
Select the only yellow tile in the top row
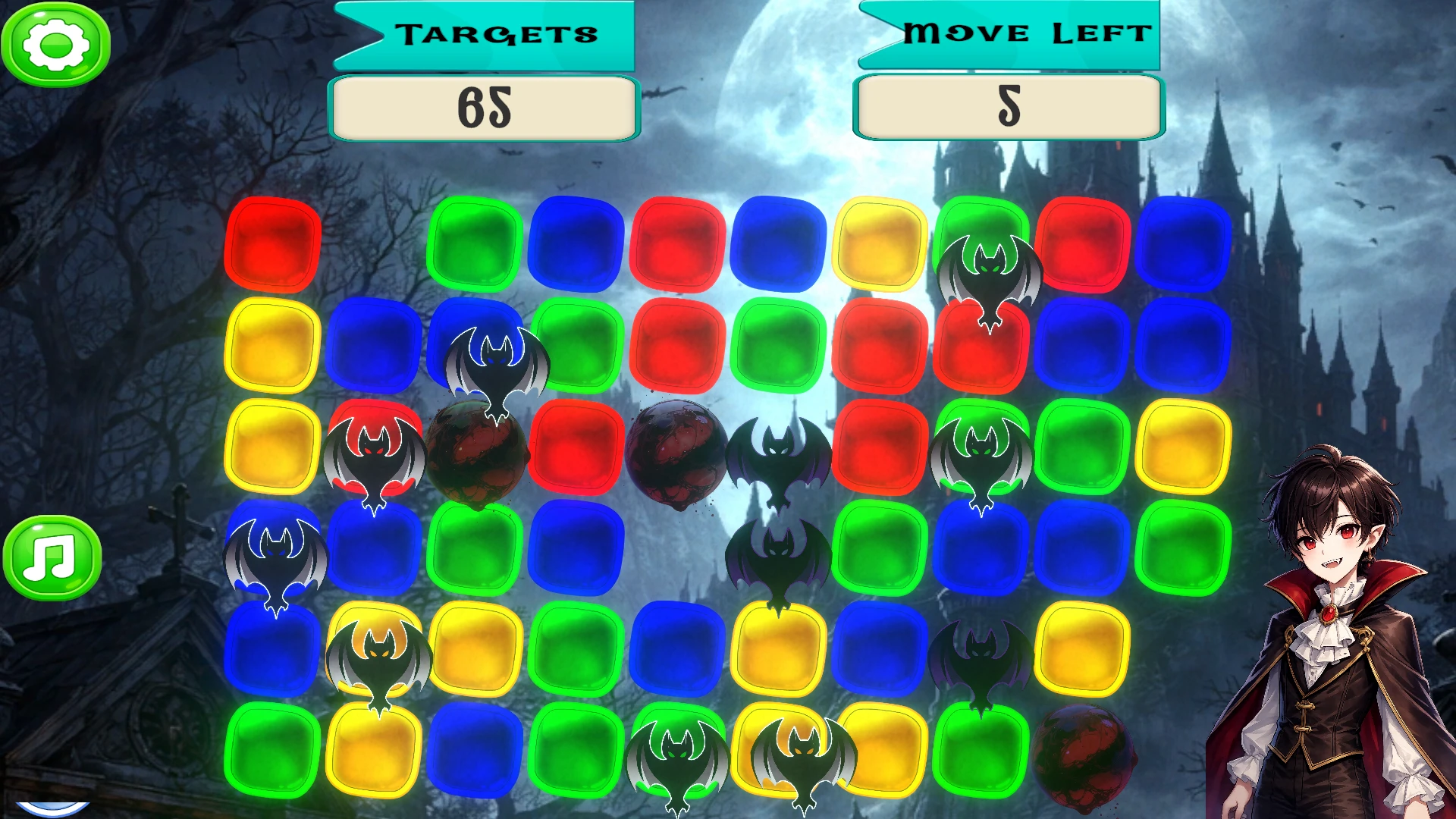880,244
